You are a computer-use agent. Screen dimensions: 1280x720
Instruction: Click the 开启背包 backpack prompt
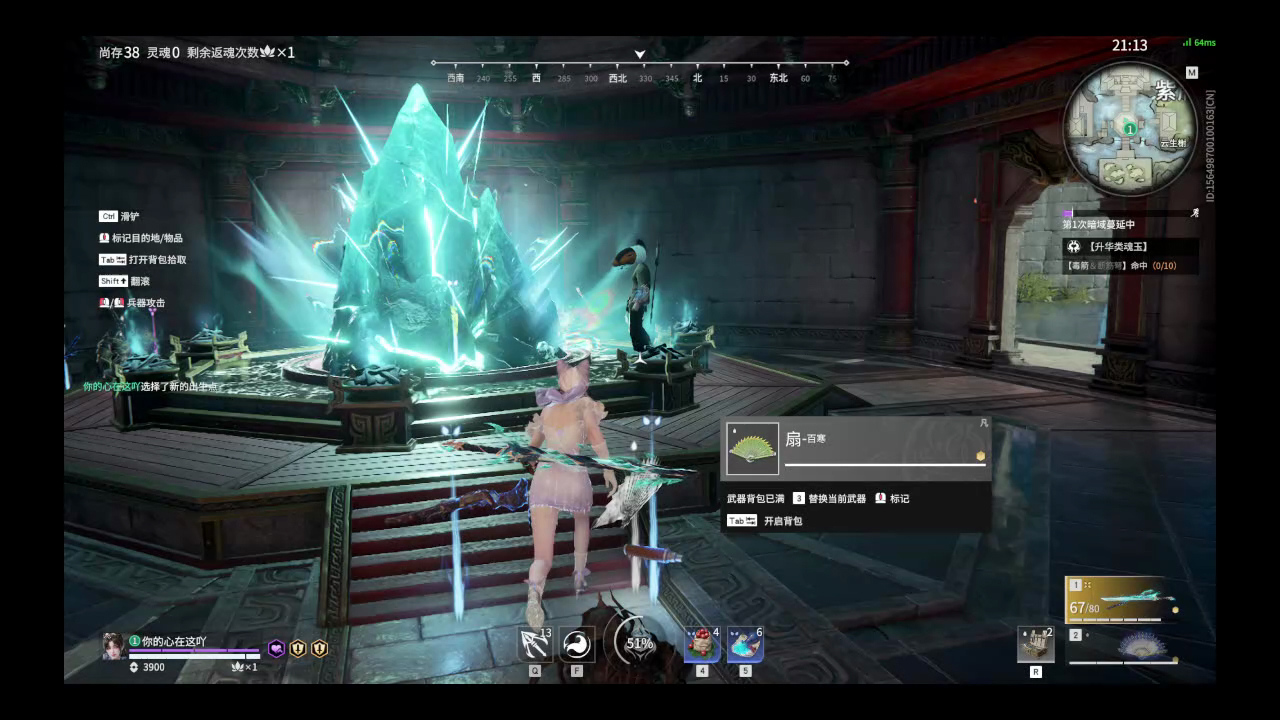(x=782, y=522)
